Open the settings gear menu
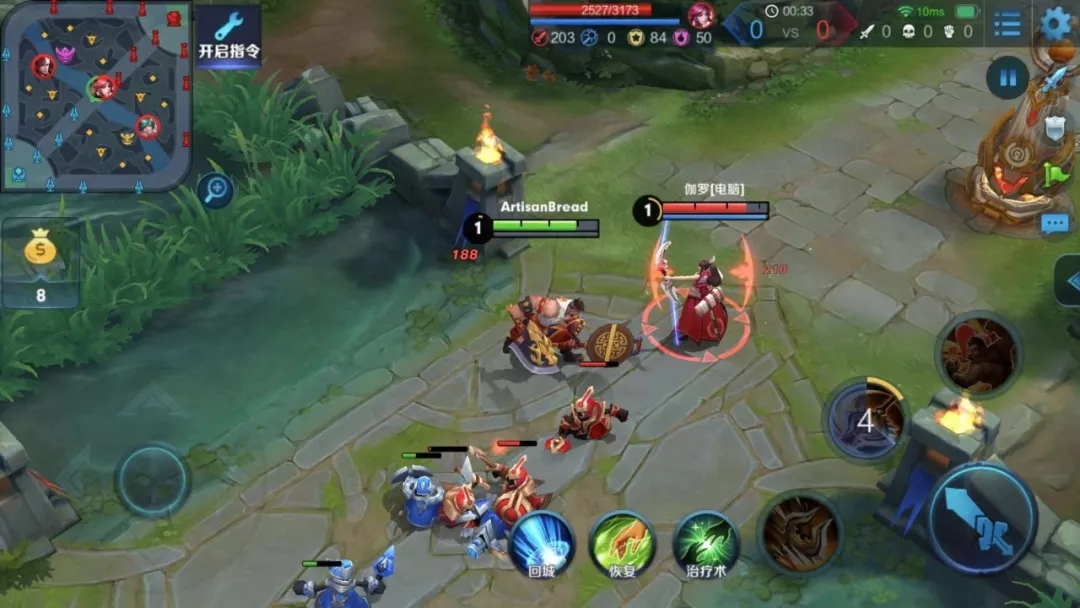The height and width of the screenshot is (608, 1080). point(1056,22)
